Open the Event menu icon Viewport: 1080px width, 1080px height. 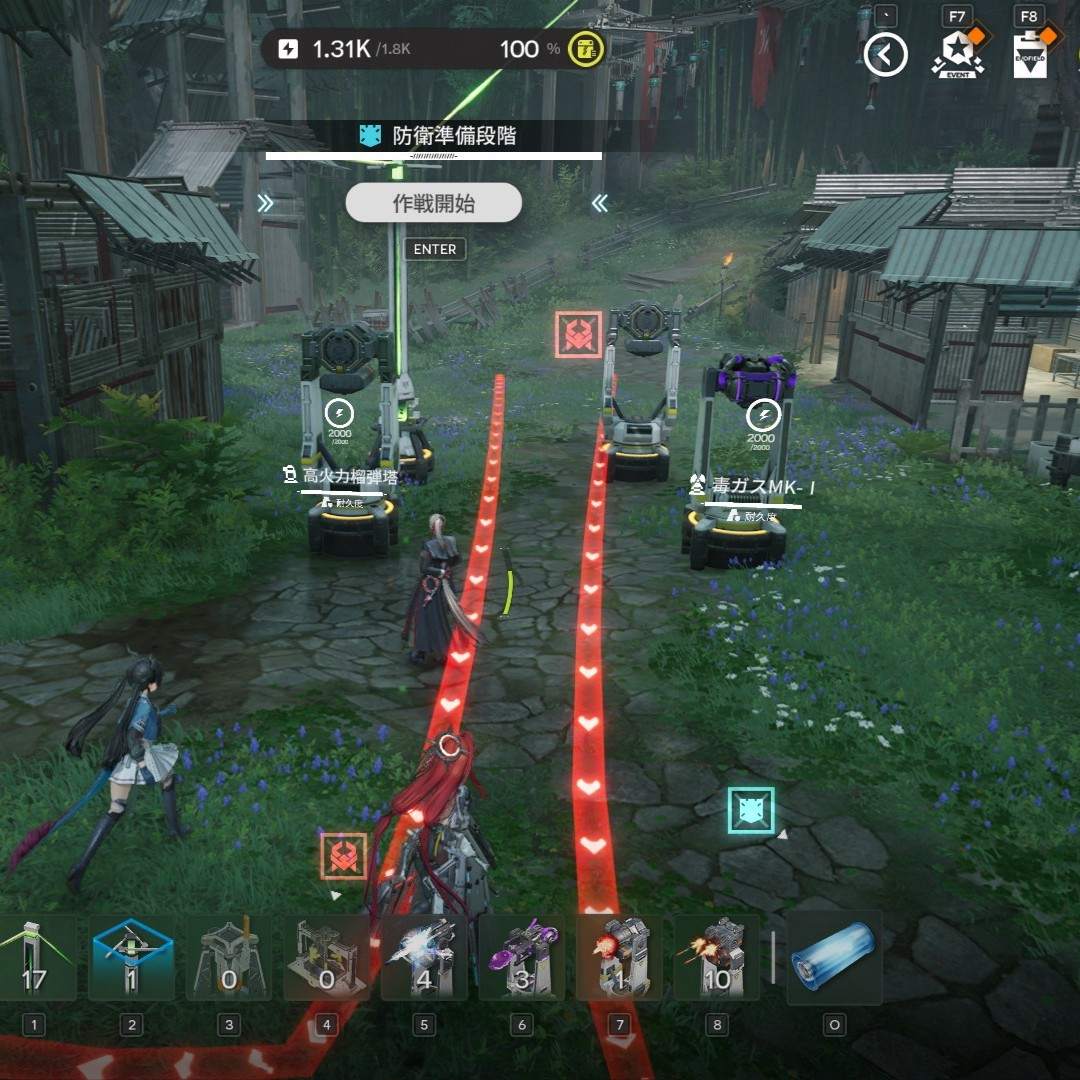point(957,53)
